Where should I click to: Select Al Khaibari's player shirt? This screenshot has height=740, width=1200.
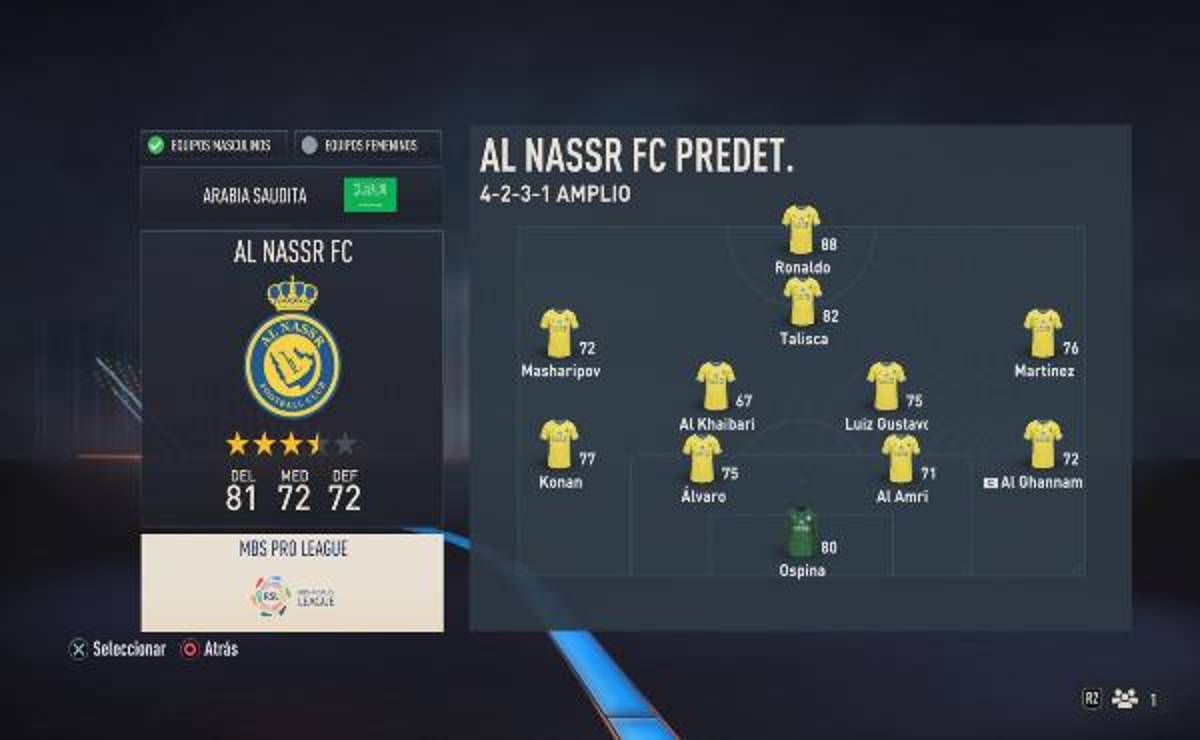click(x=715, y=386)
